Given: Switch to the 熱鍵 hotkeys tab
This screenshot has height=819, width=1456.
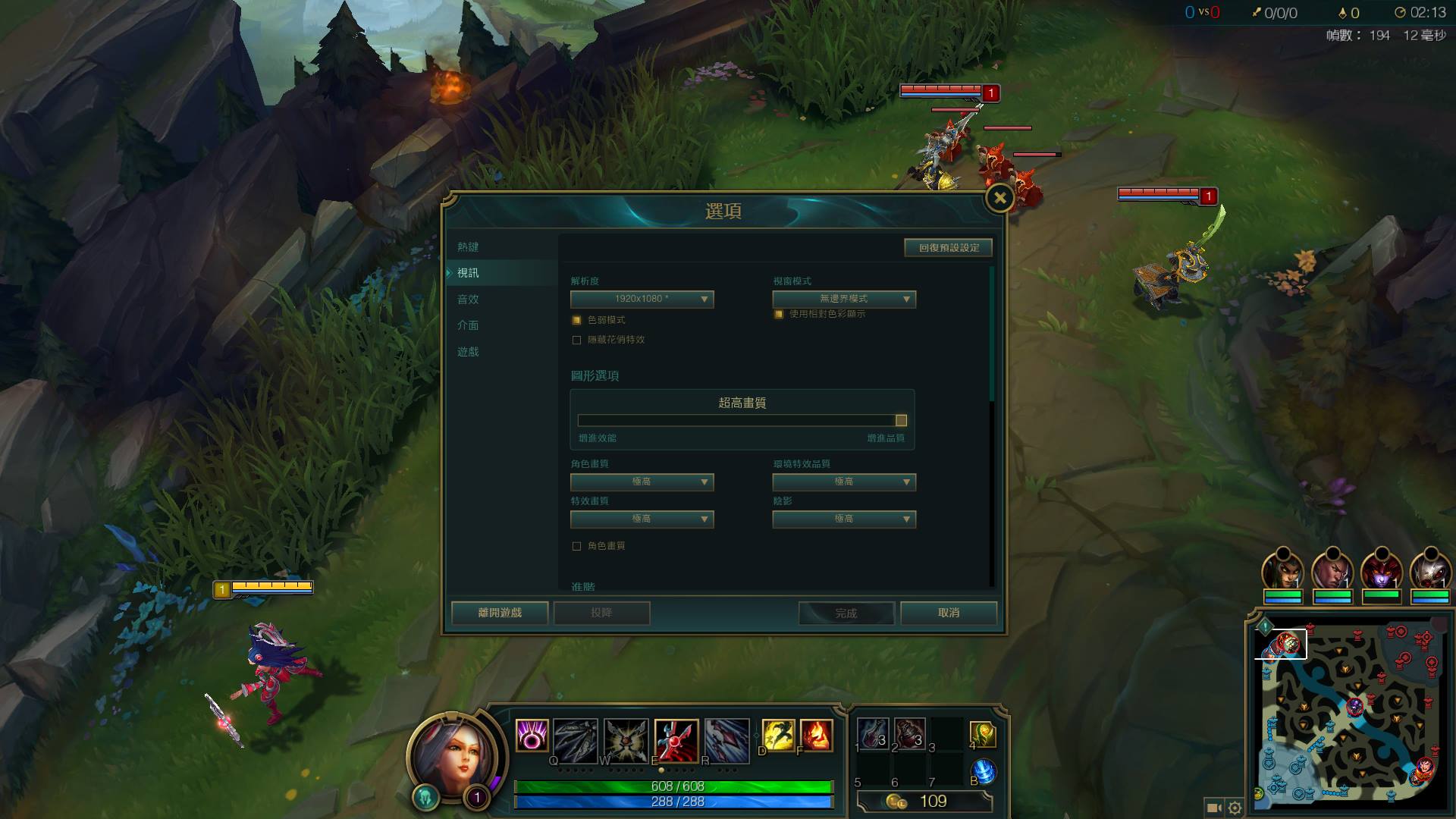Looking at the screenshot, I should pos(468,247).
